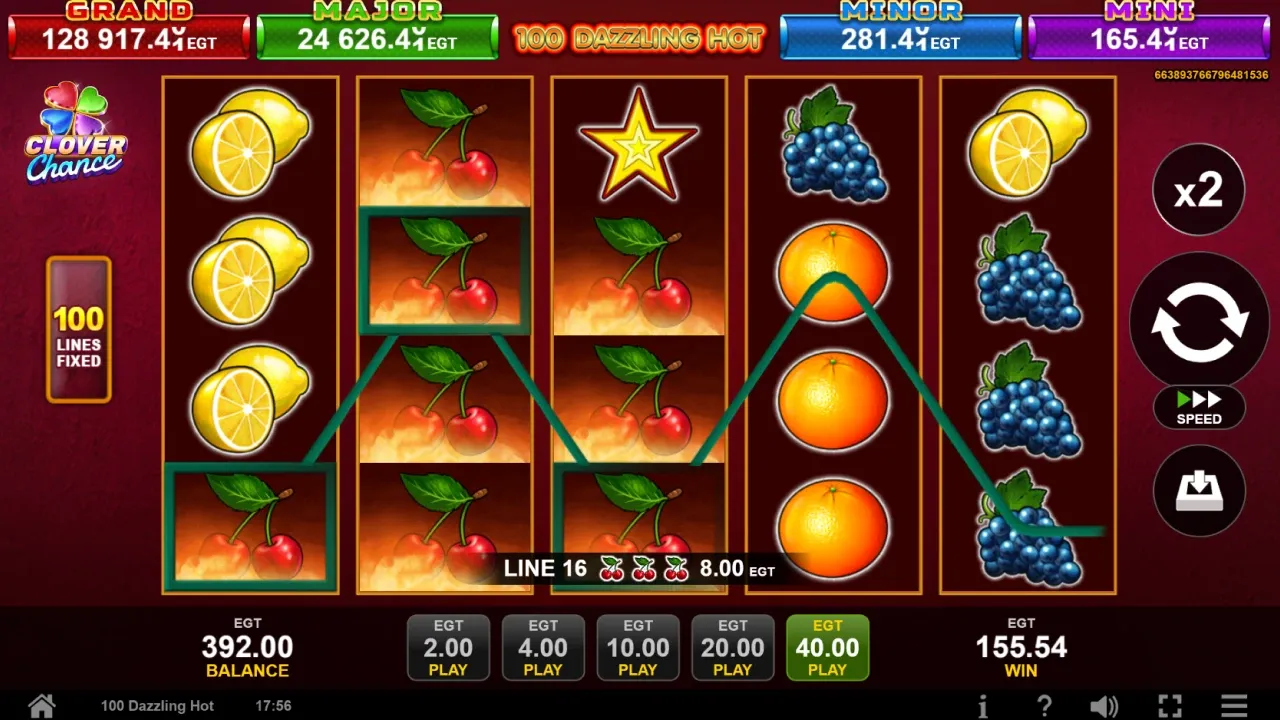Activate the x2 gamble button
The height and width of the screenshot is (720, 1280).
click(1198, 190)
